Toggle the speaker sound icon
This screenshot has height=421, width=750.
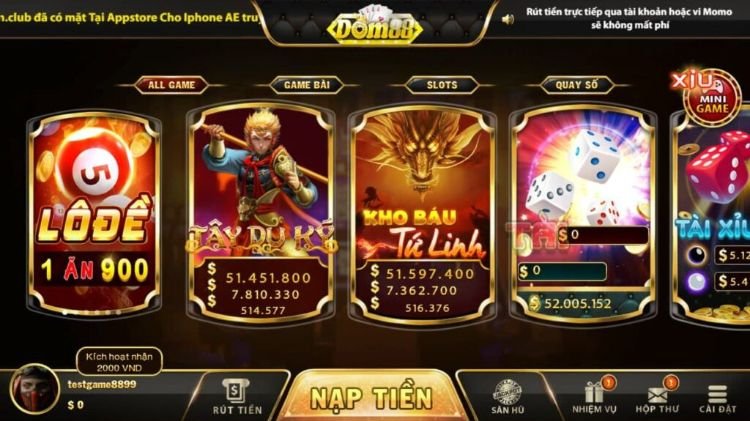coord(508,19)
